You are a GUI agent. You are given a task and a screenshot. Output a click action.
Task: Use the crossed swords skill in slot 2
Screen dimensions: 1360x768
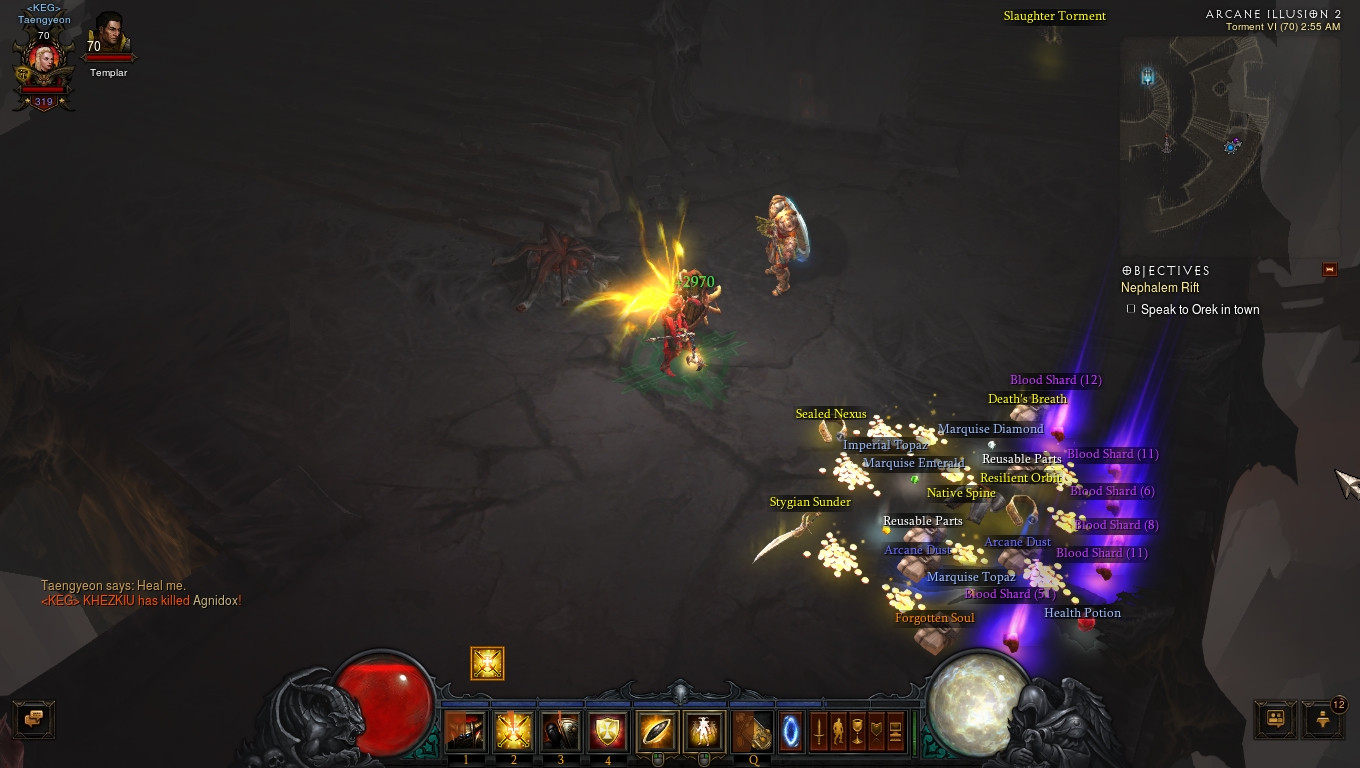coord(513,732)
